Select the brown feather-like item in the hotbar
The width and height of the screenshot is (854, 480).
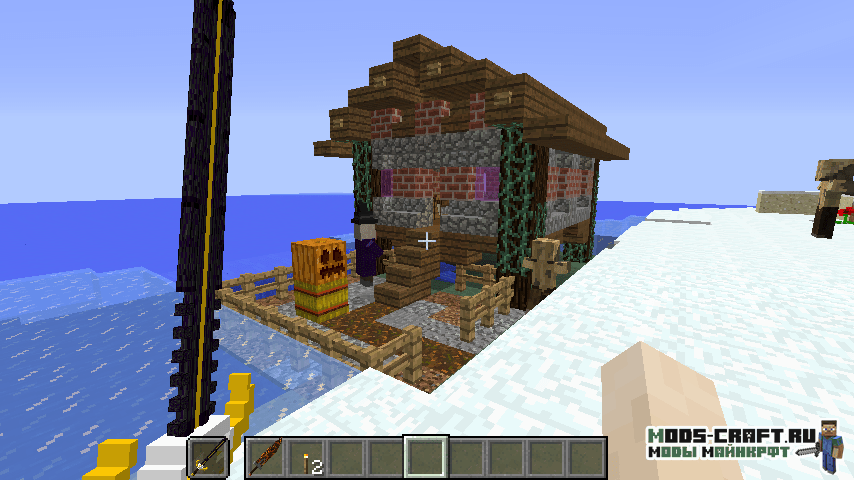point(265,458)
